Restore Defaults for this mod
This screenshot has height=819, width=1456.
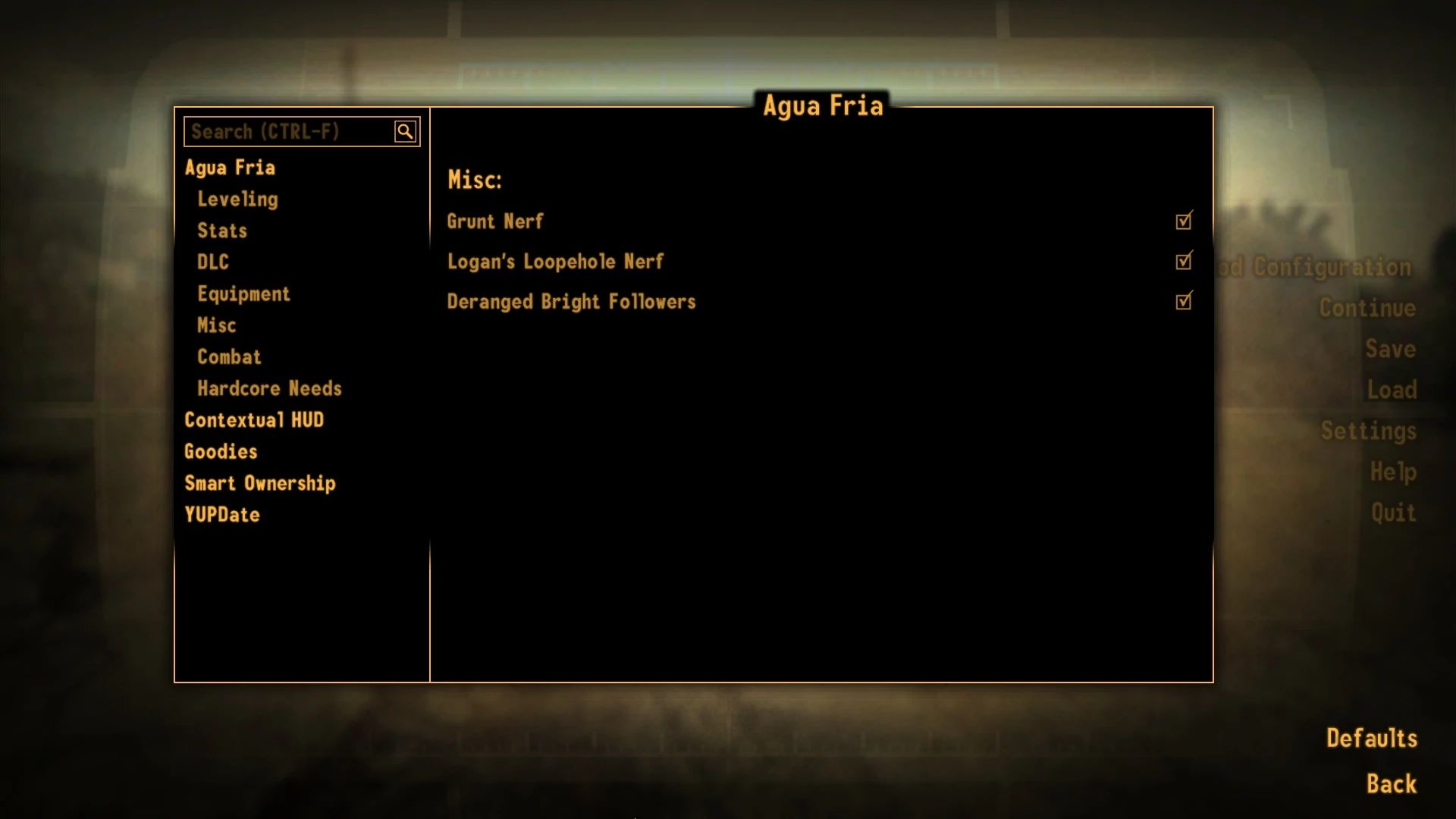click(x=1371, y=737)
